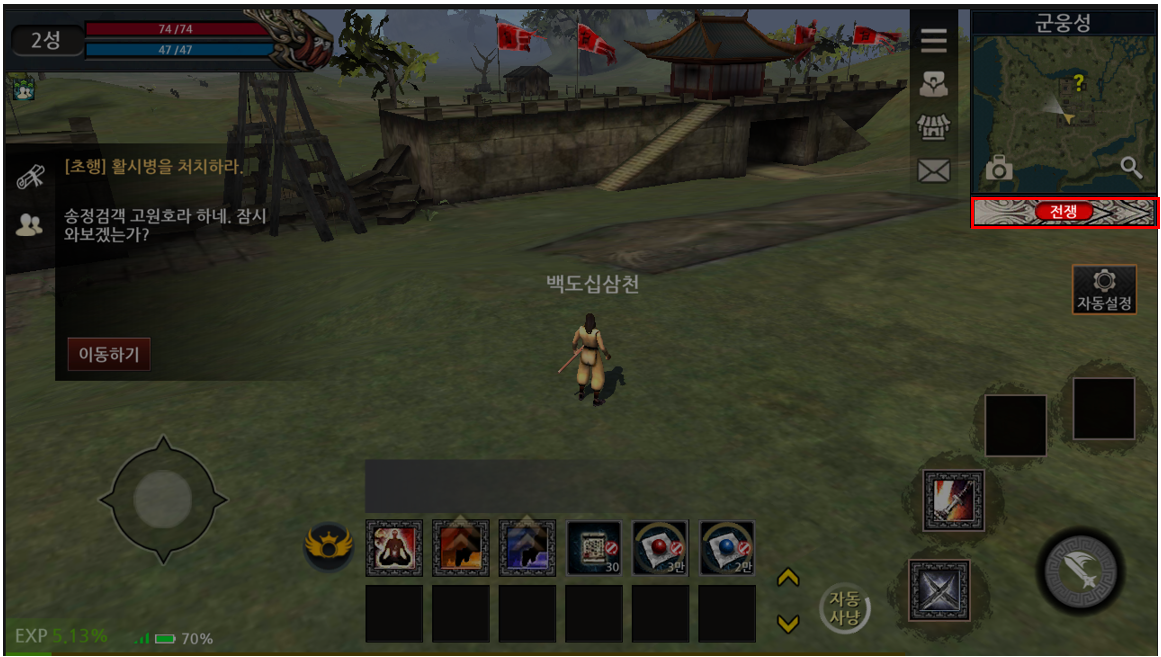
Task: Toggle the 자동사냥 auto-hunt button
Action: (845, 607)
